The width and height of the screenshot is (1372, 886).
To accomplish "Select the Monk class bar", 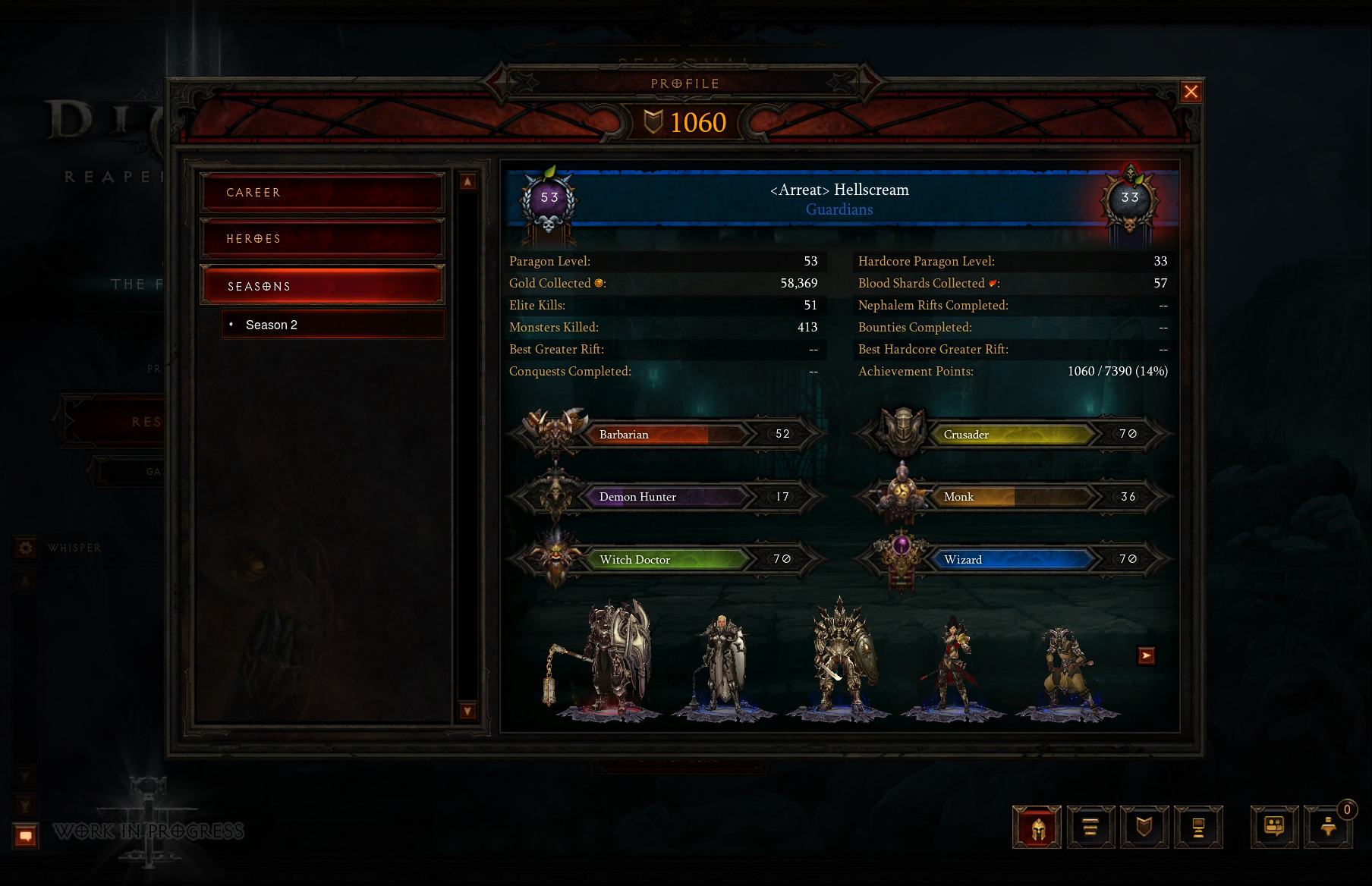I will [1012, 497].
